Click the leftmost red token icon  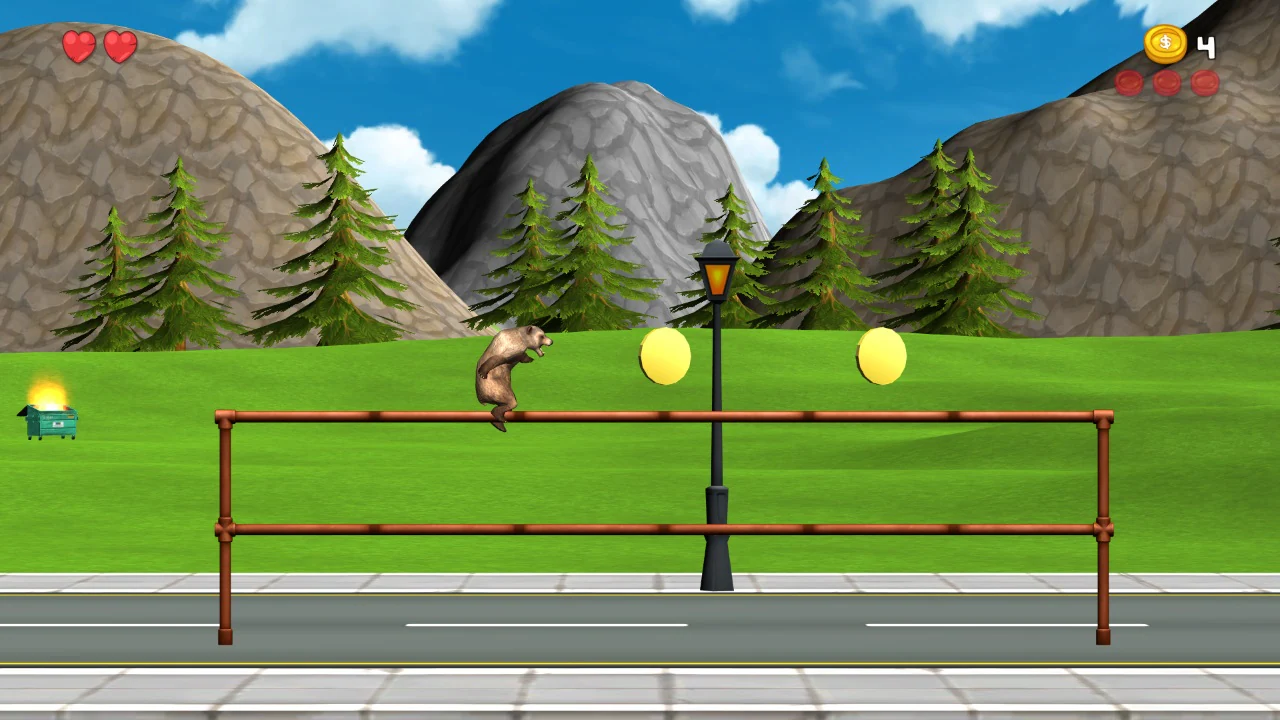pyautogui.click(x=1129, y=84)
